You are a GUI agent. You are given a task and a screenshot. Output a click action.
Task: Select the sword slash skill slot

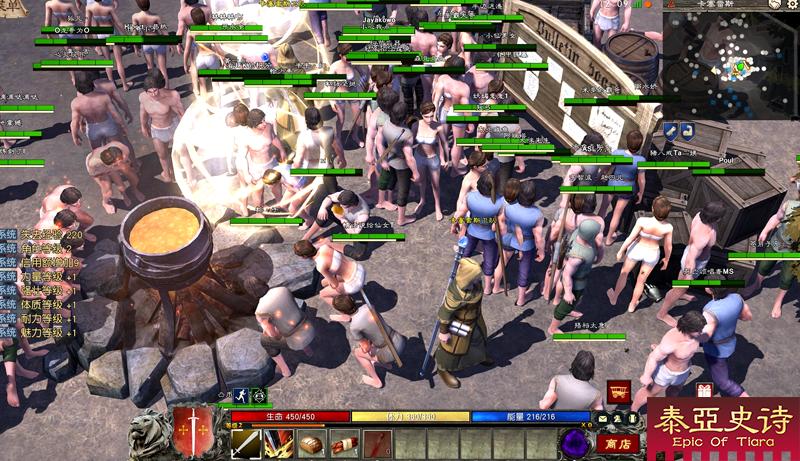pyautogui.click(x=245, y=443)
